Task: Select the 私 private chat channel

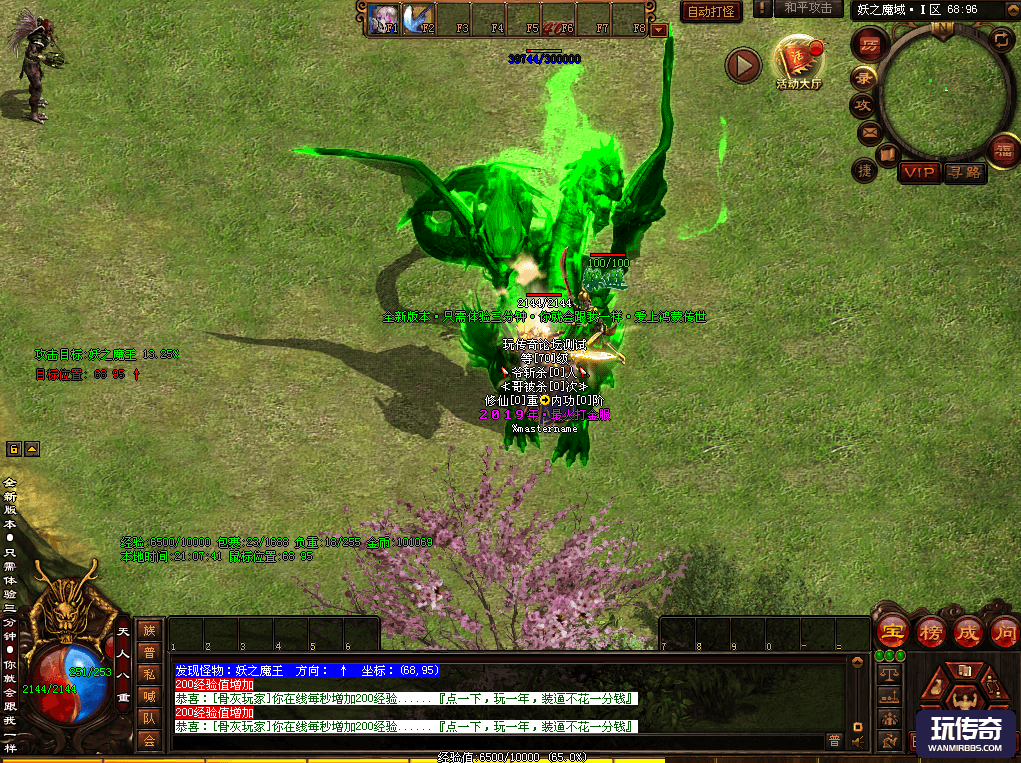Action: click(149, 674)
